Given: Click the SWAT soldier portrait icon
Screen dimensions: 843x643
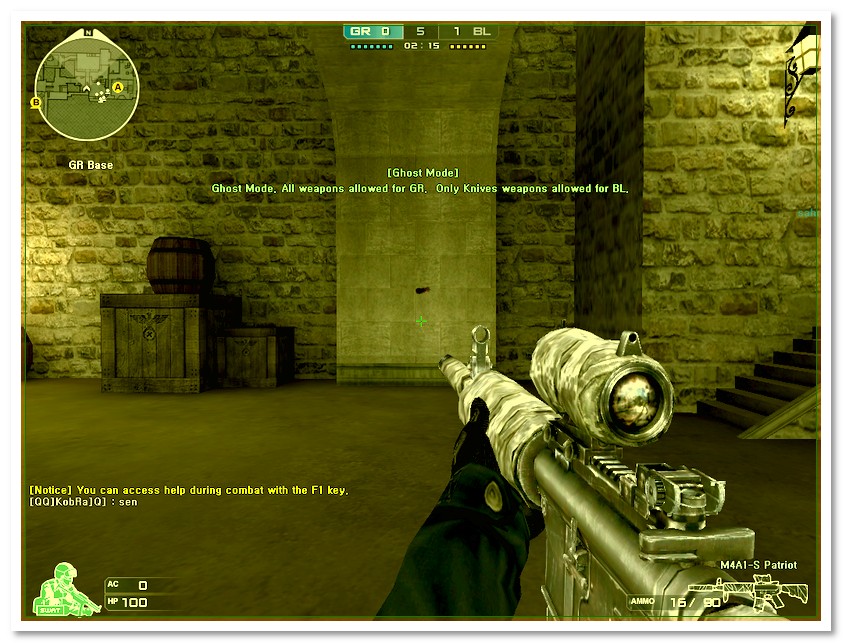Looking at the screenshot, I should [66, 588].
